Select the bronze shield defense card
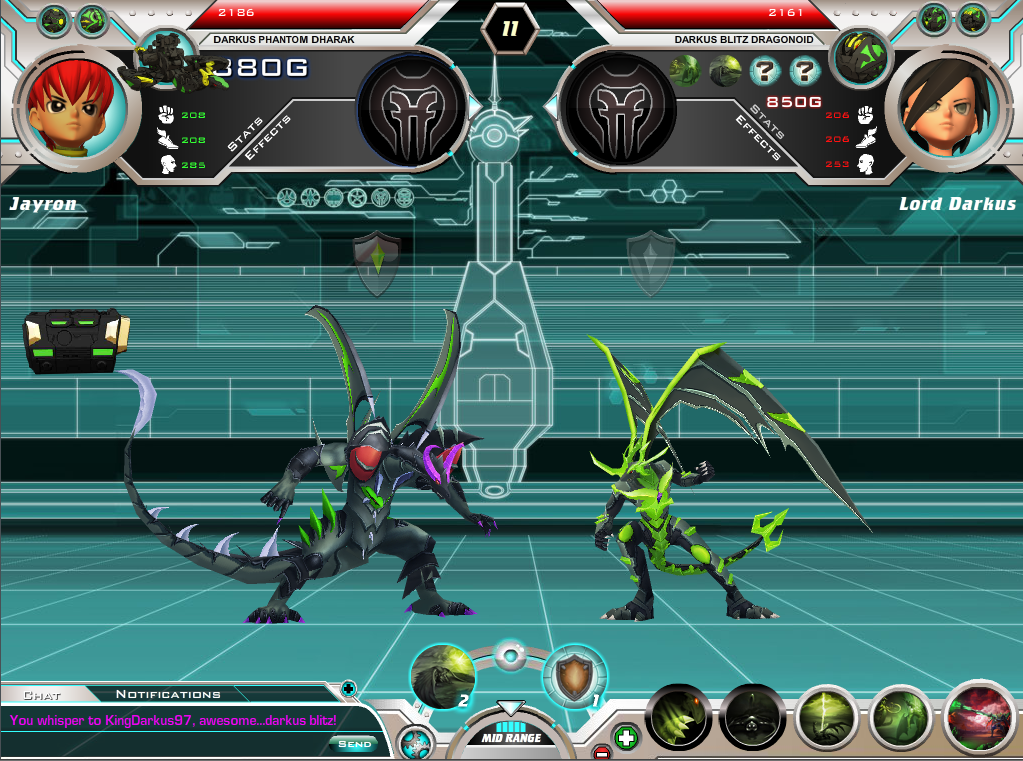The width and height of the screenshot is (1023, 761). 573,676
